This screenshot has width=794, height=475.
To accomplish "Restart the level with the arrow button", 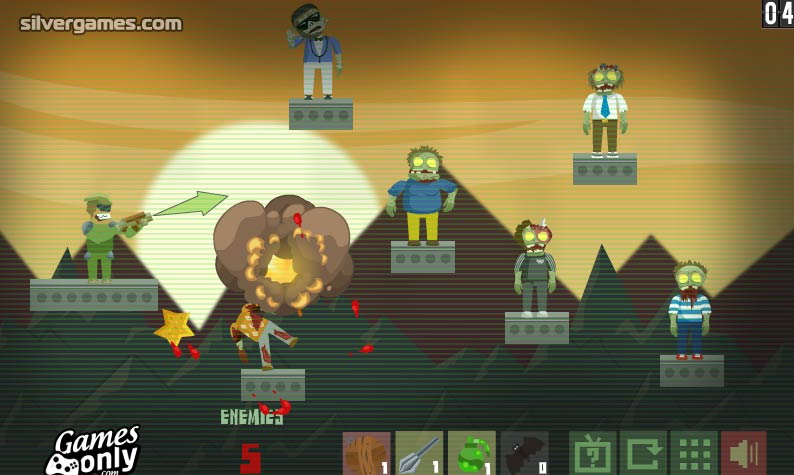I will (x=643, y=453).
